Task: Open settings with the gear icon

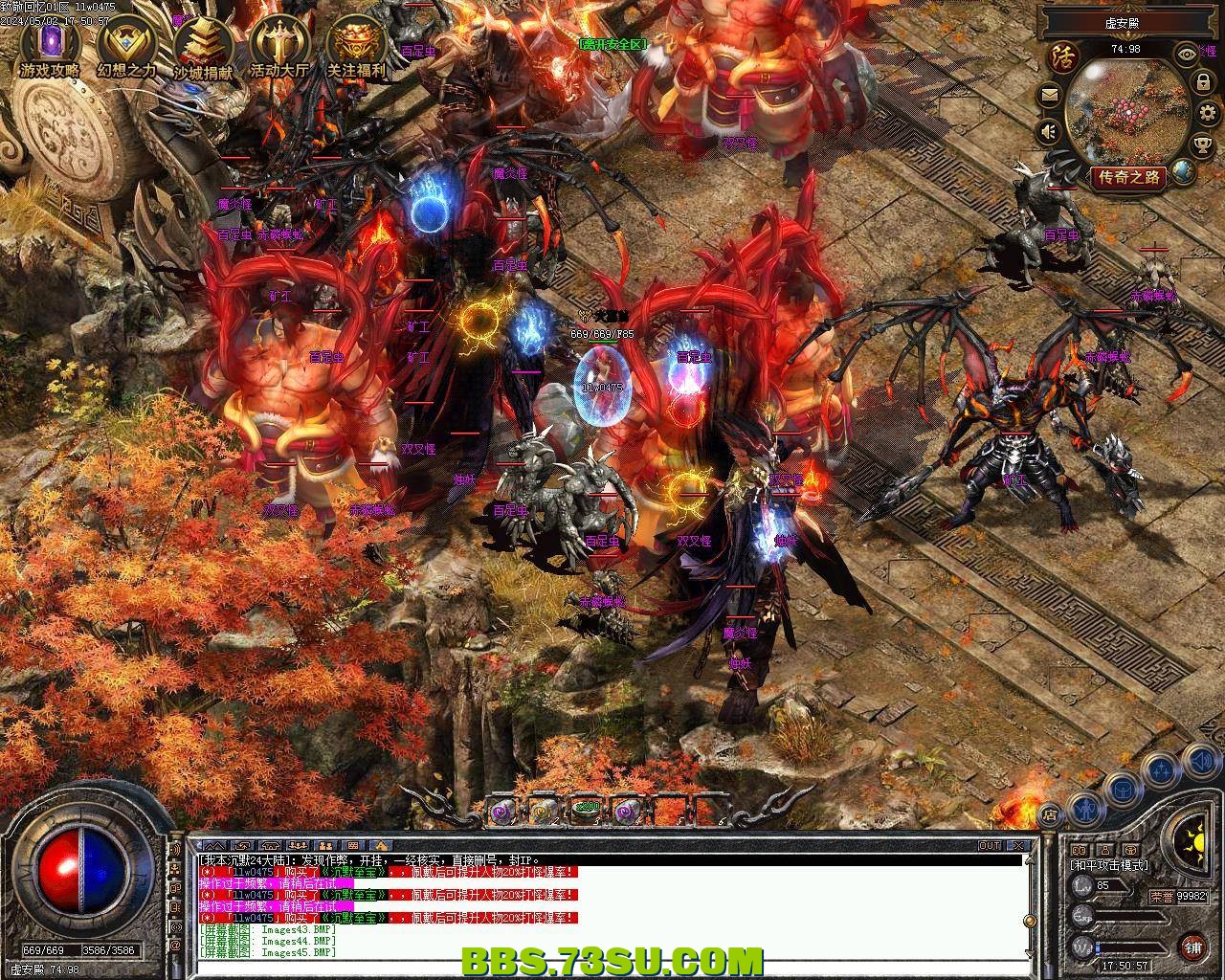Action: (1207, 114)
